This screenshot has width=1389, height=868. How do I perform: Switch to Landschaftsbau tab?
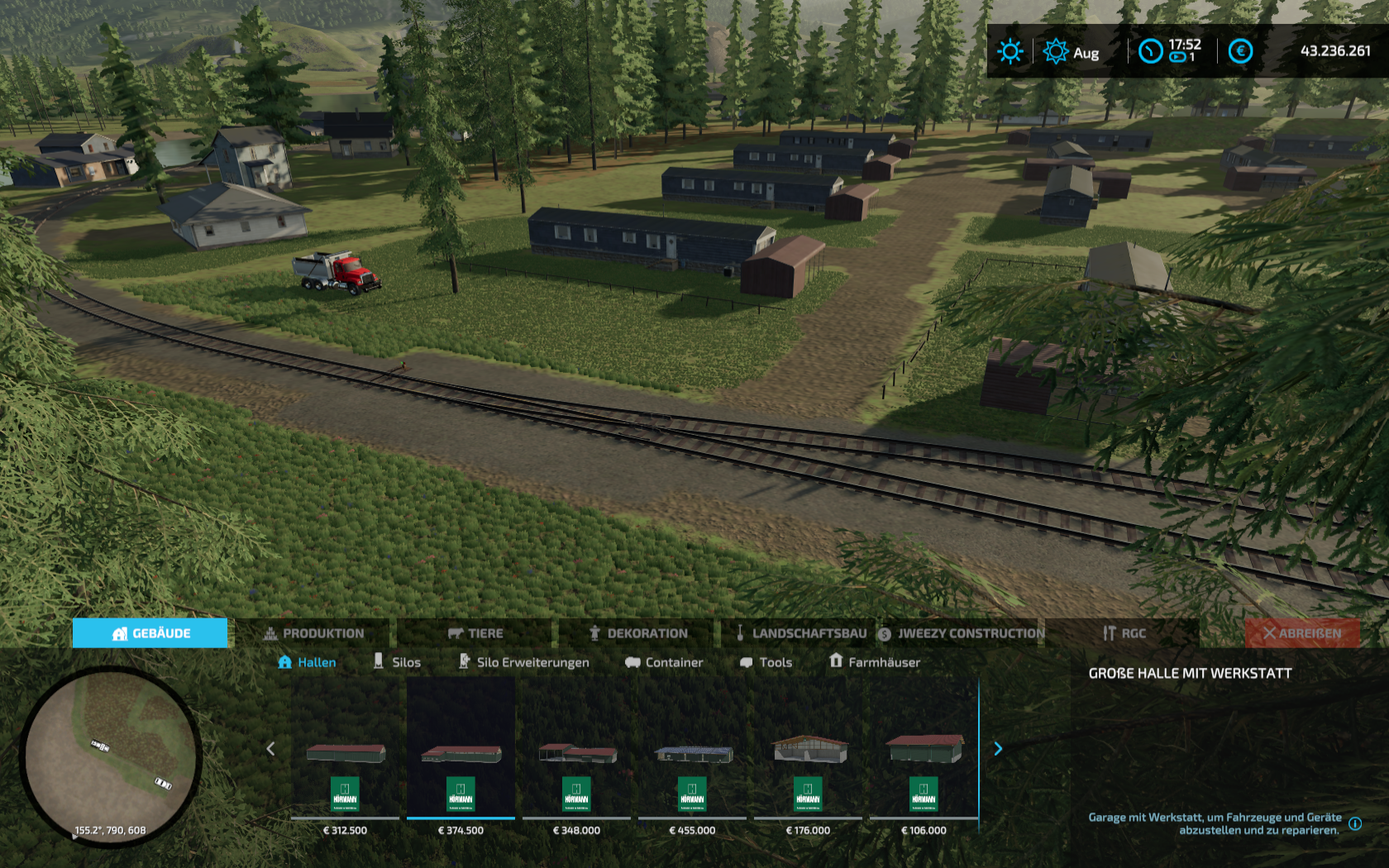(800, 633)
